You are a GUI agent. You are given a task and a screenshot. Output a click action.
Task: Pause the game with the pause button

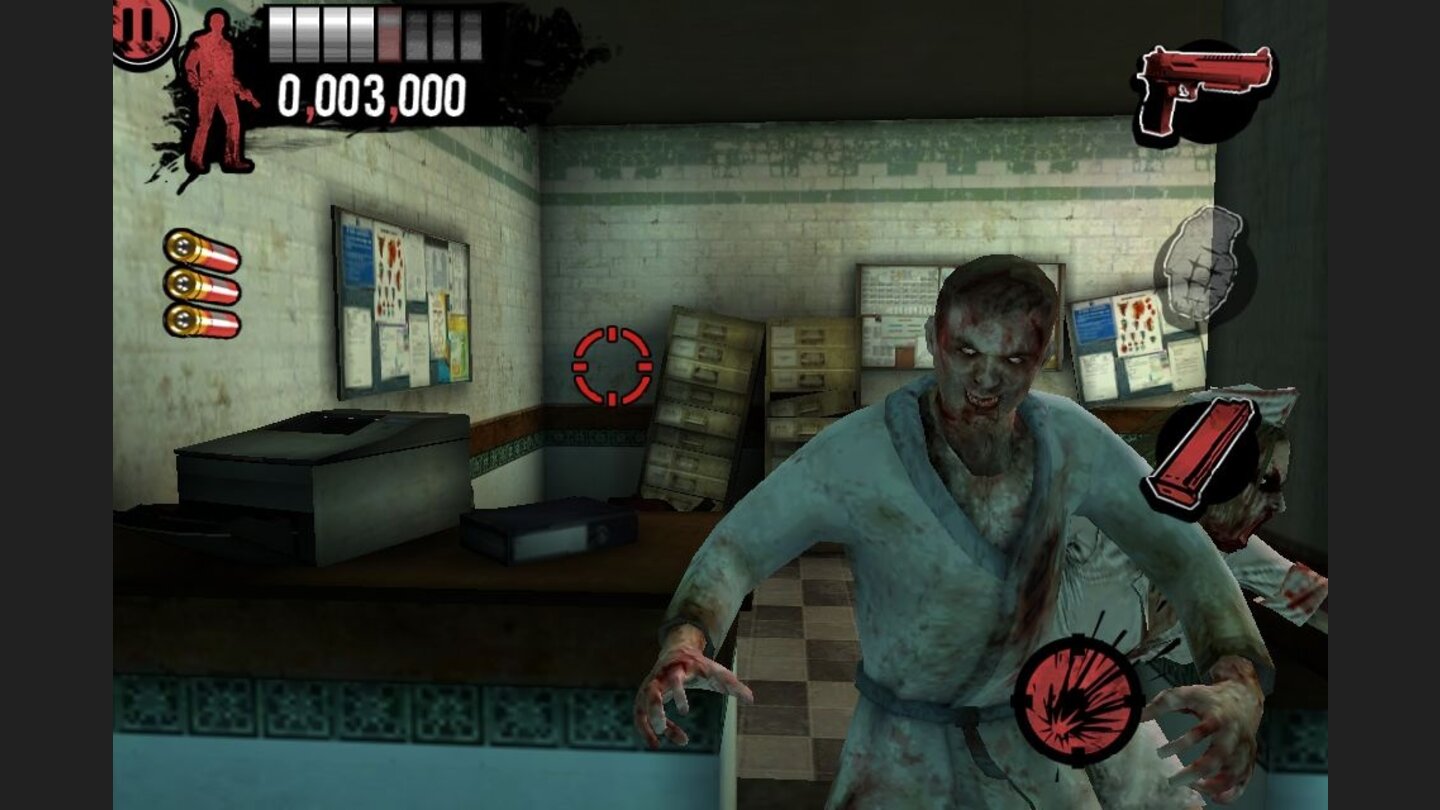pyautogui.click(x=137, y=26)
